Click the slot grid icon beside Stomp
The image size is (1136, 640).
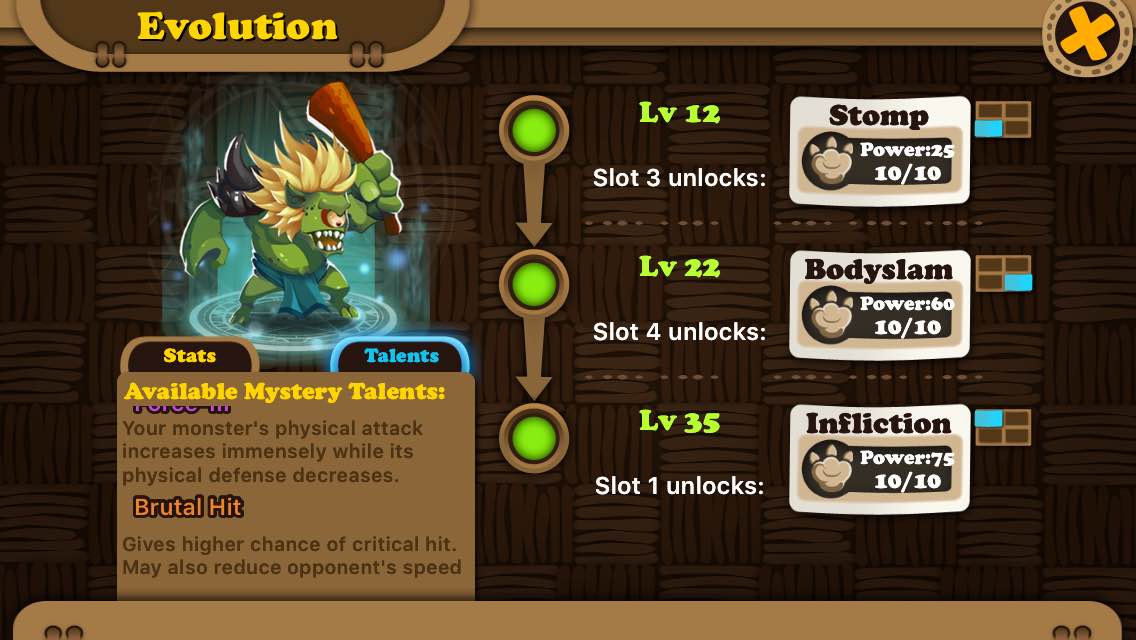pyautogui.click(x=1003, y=119)
